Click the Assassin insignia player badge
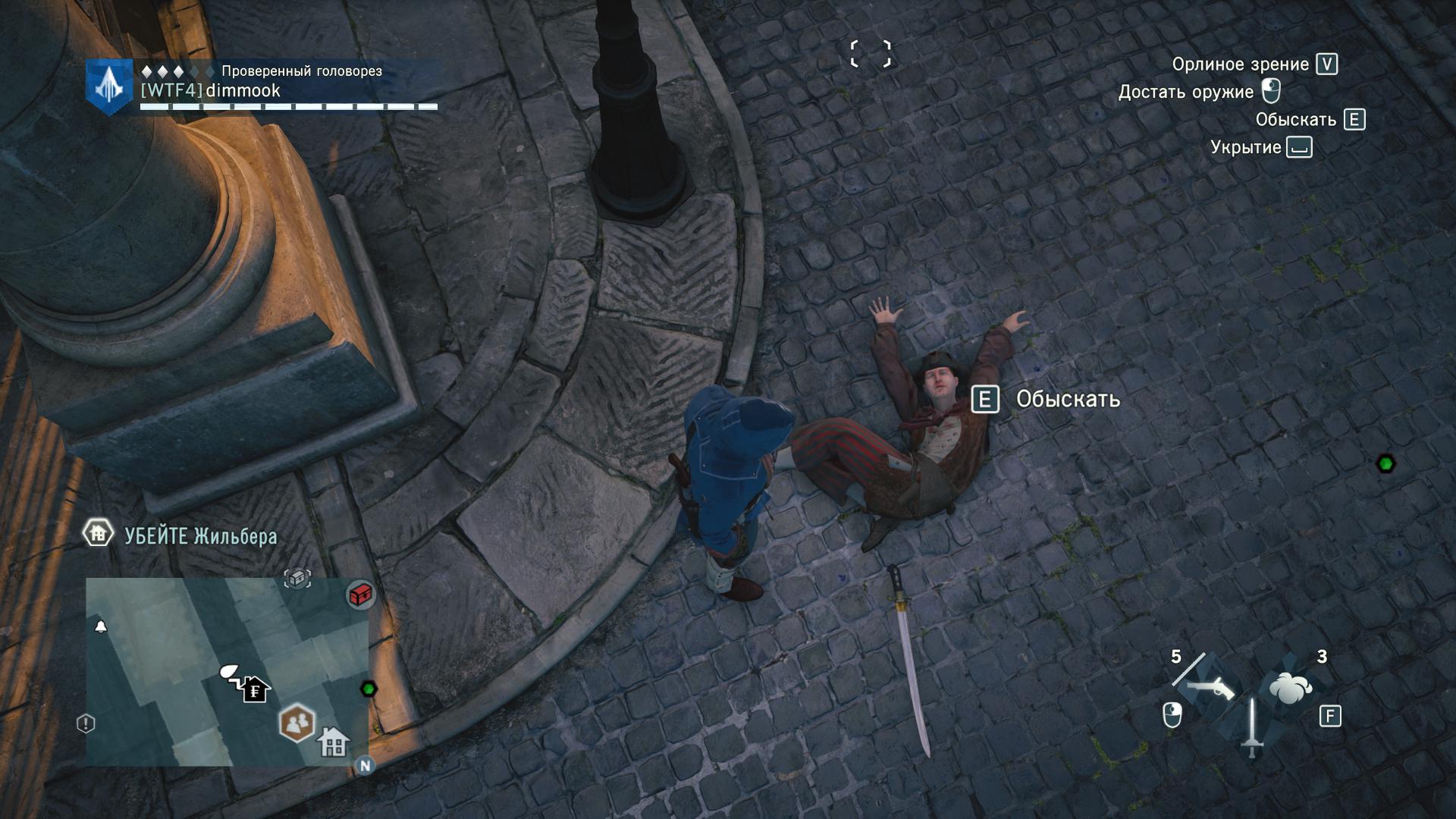The height and width of the screenshot is (819, 1456). point(109,87)
